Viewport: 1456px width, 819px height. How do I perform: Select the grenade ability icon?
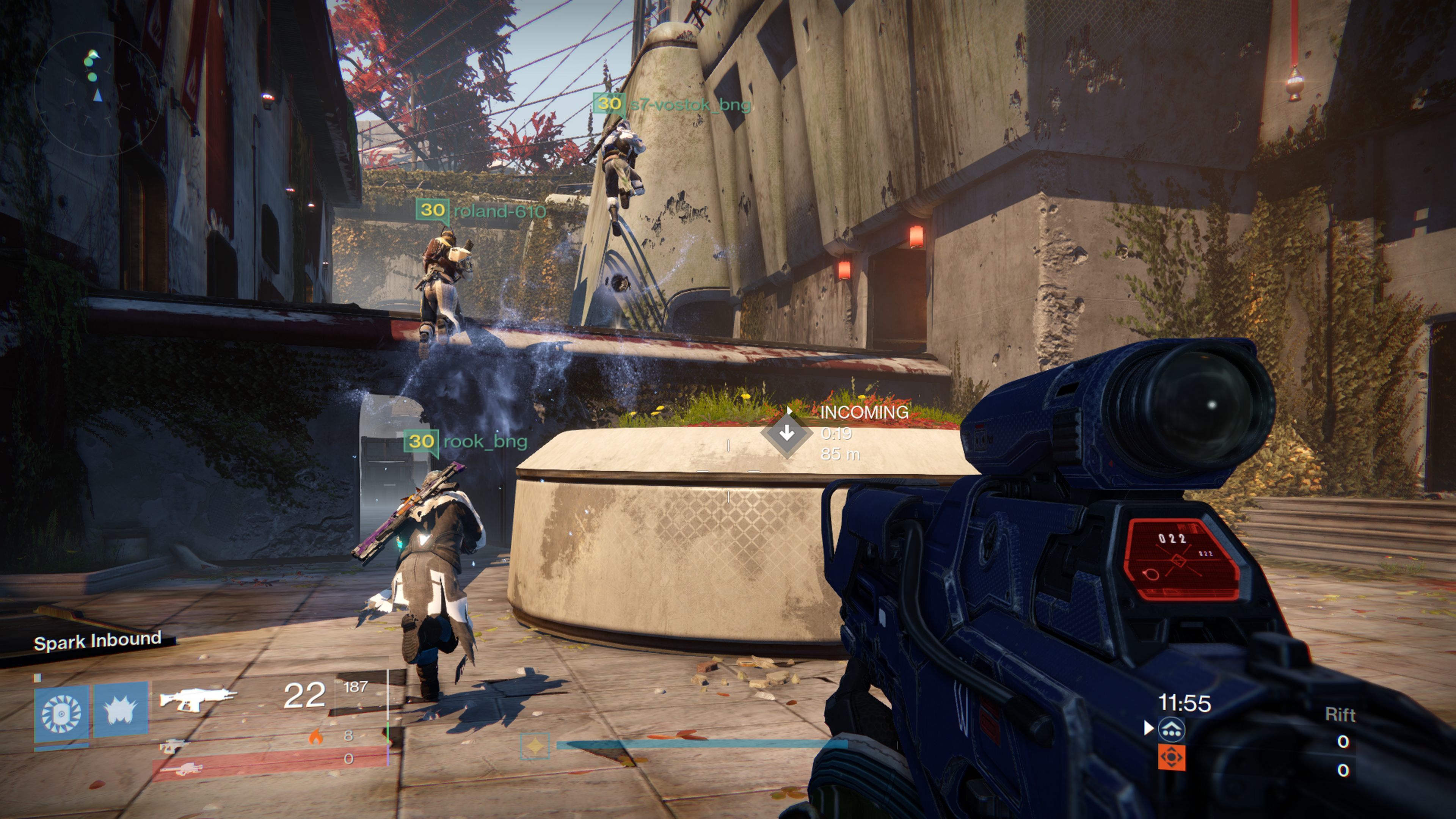coord(61,713)
